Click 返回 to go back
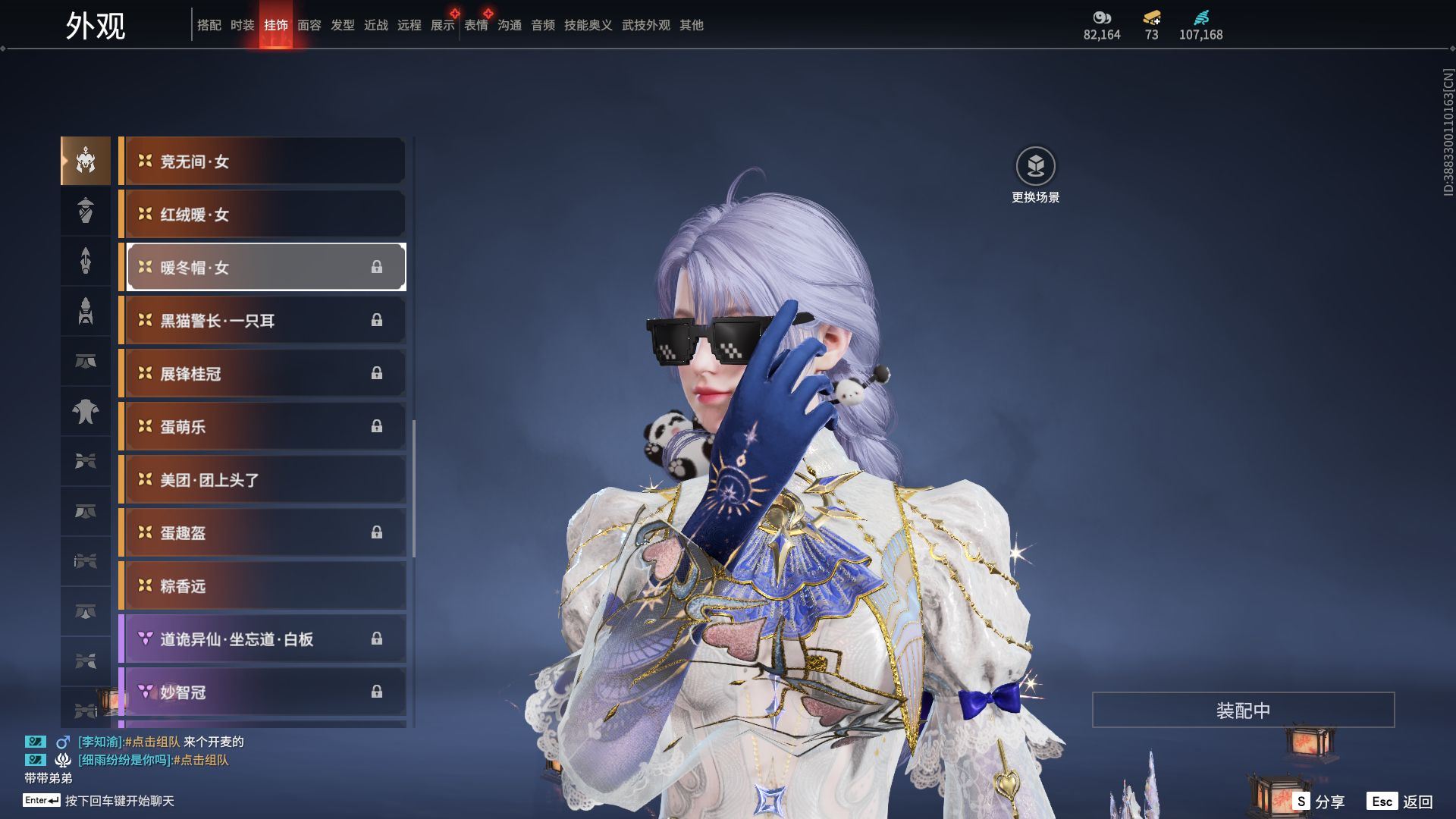Viewport: 1456px width, 819px height. click(1400, 801)
